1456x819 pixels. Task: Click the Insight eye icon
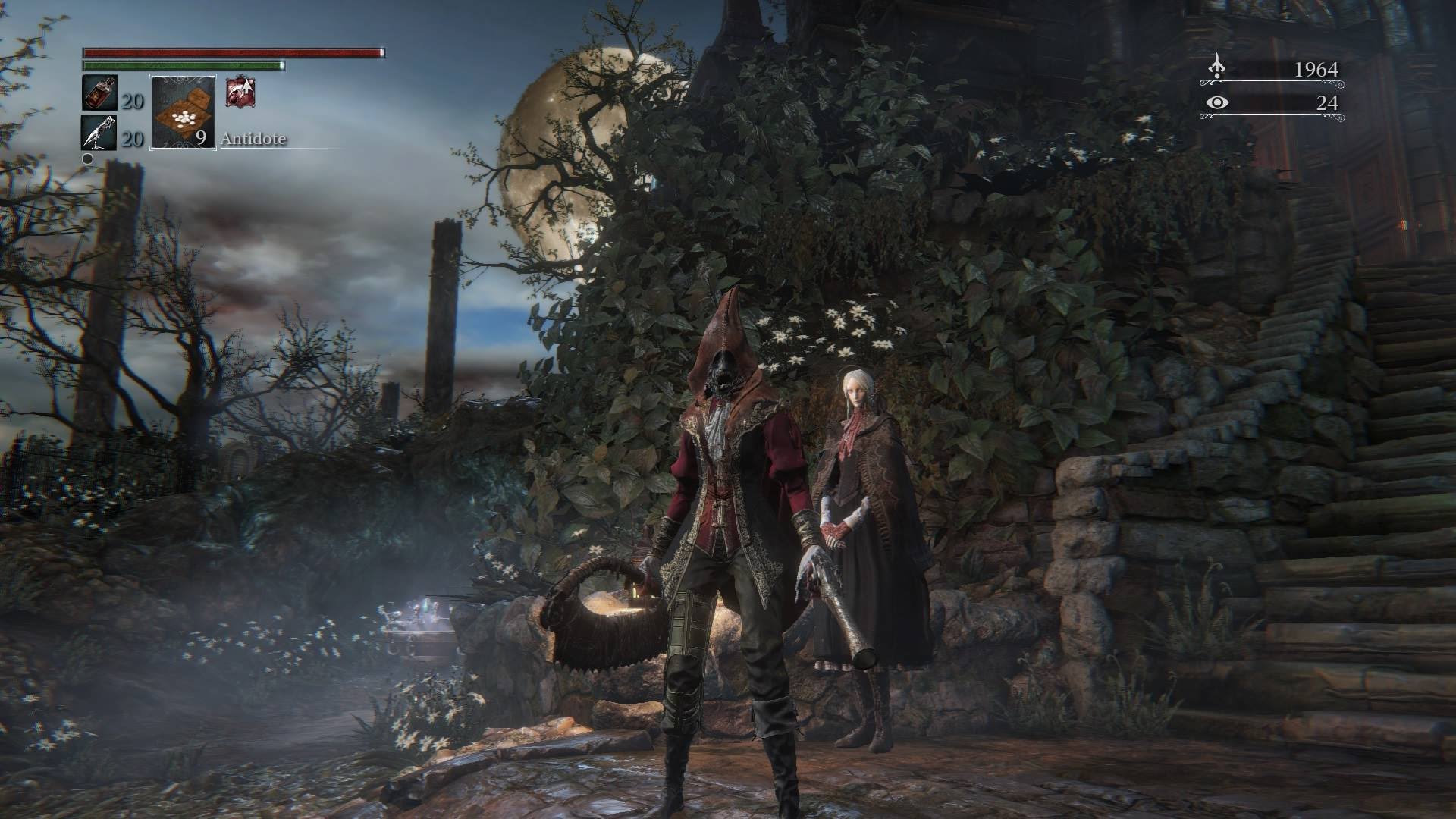[x=1216, y=102]
